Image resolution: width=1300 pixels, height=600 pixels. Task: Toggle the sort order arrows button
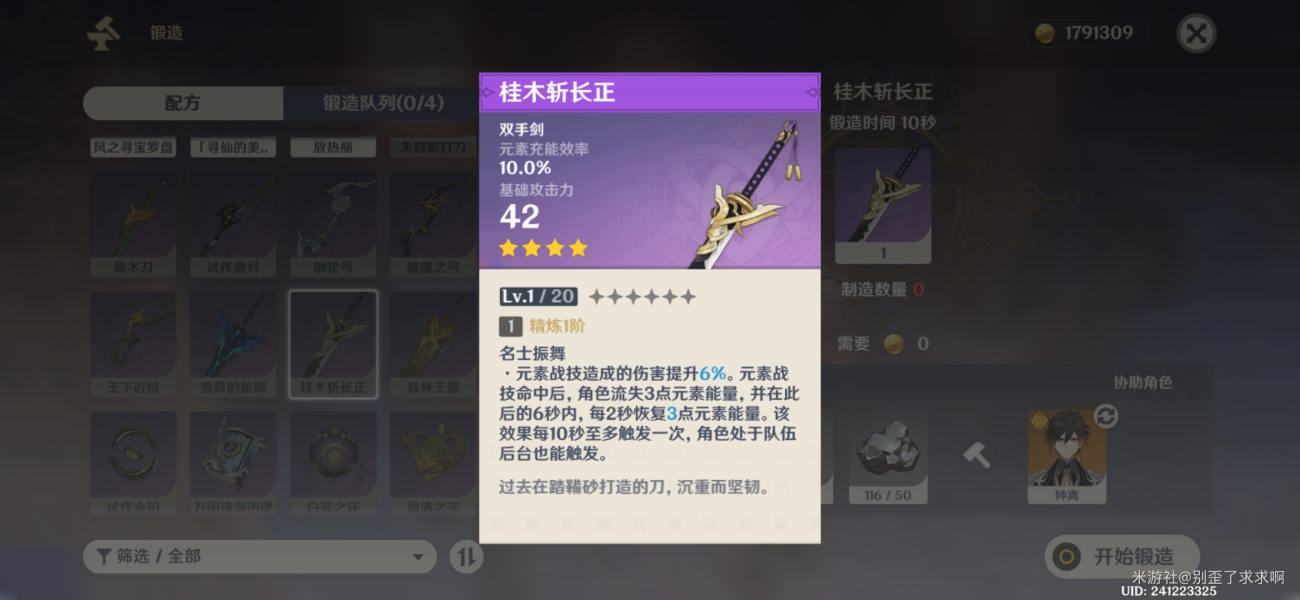466,556
